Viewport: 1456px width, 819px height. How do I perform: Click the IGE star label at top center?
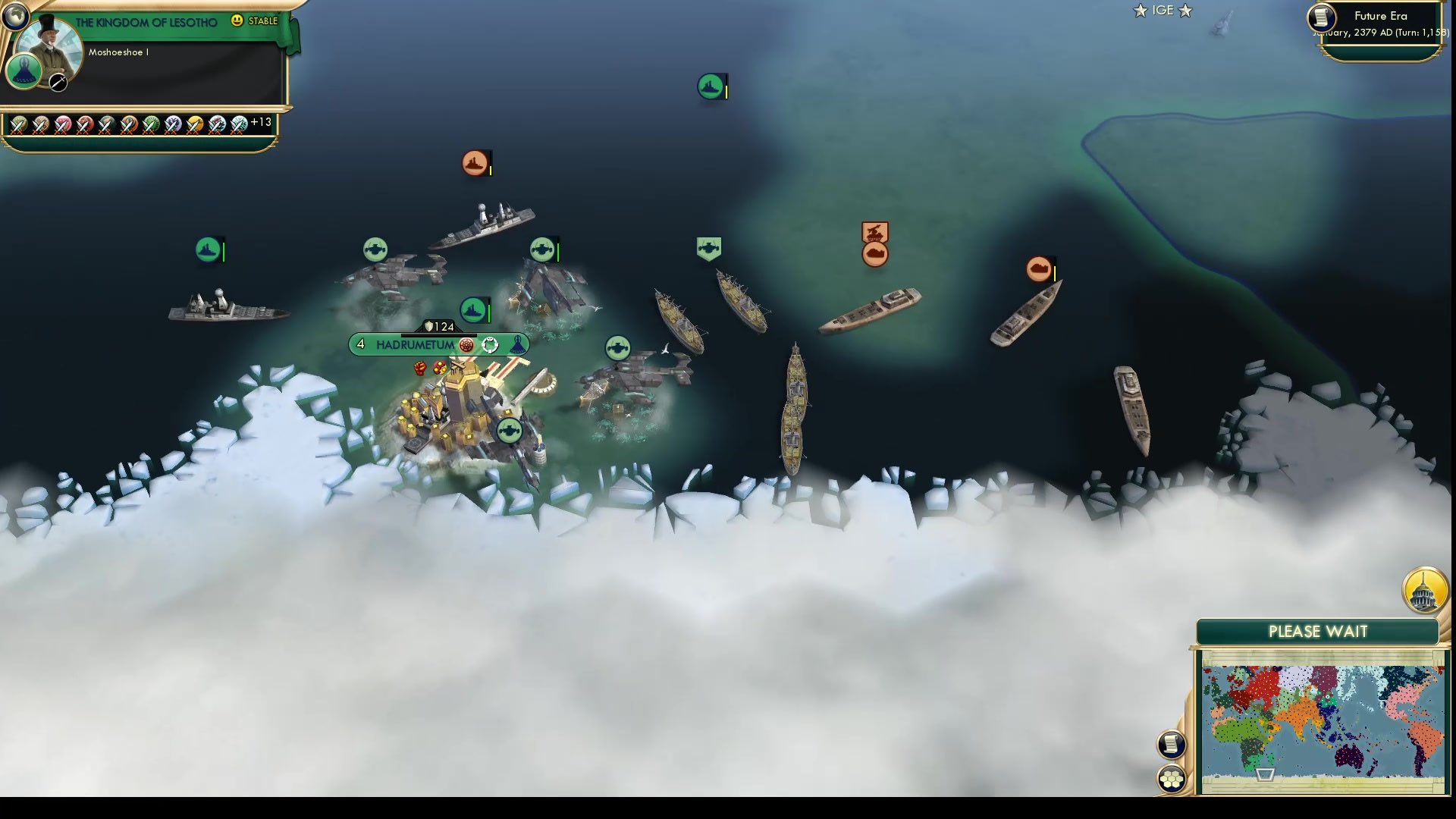(1162, 11)
